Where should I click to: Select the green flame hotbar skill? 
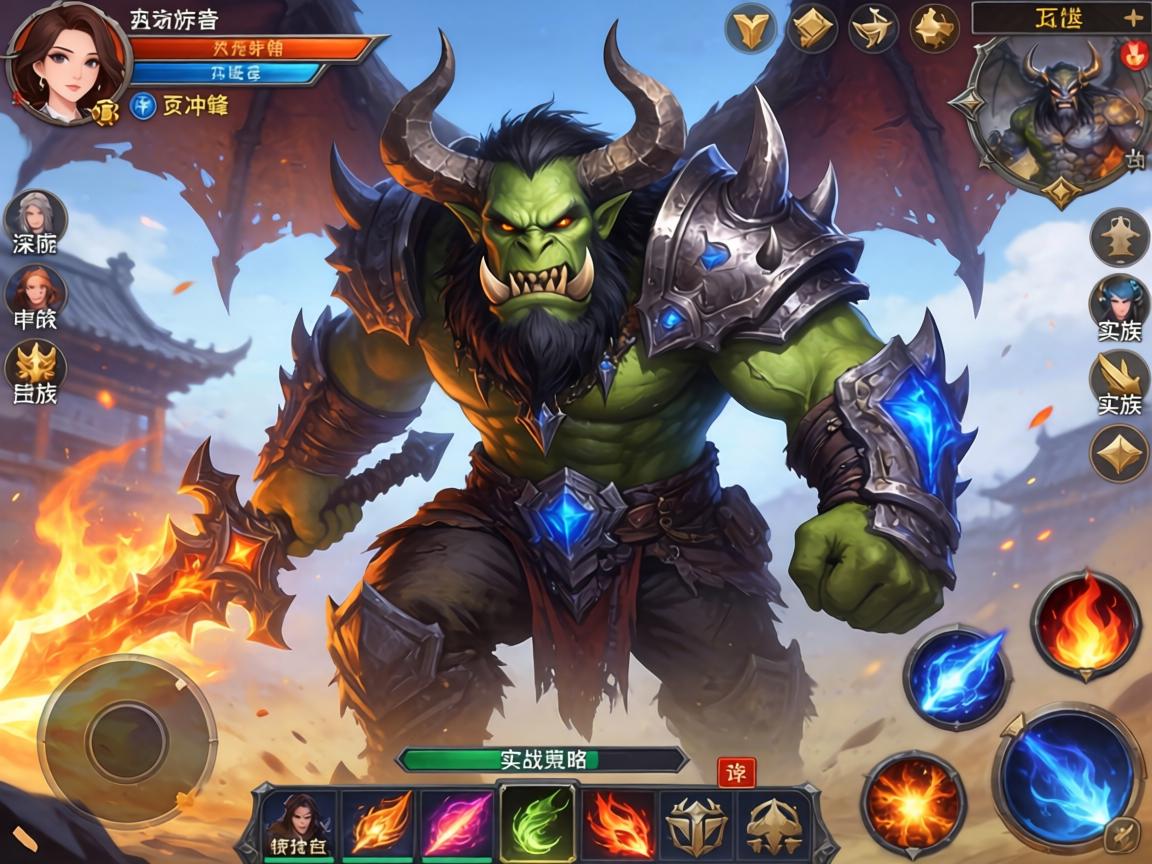click(x=537, y=824)
